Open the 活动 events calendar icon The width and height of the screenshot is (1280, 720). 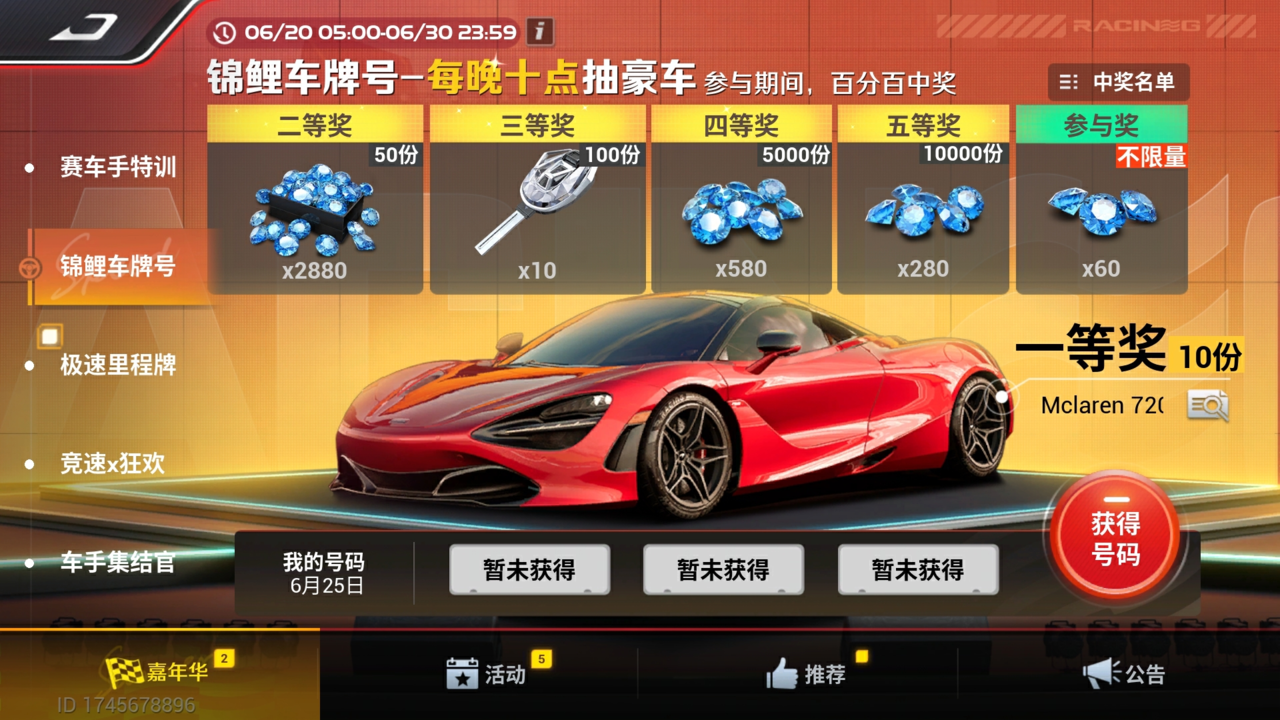462,675
